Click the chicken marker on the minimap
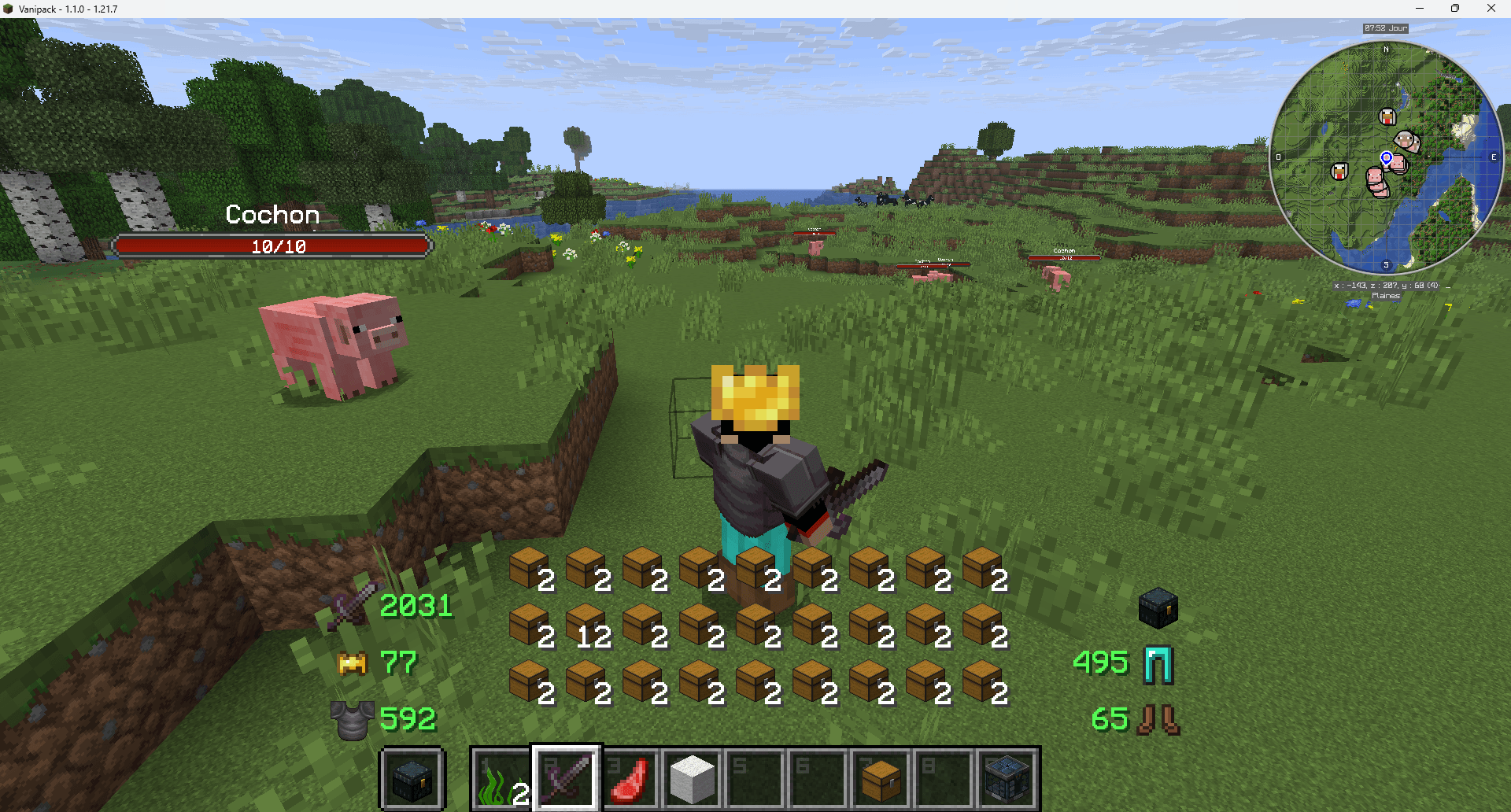1511x812 pixels. click(x=1387, y=117)
